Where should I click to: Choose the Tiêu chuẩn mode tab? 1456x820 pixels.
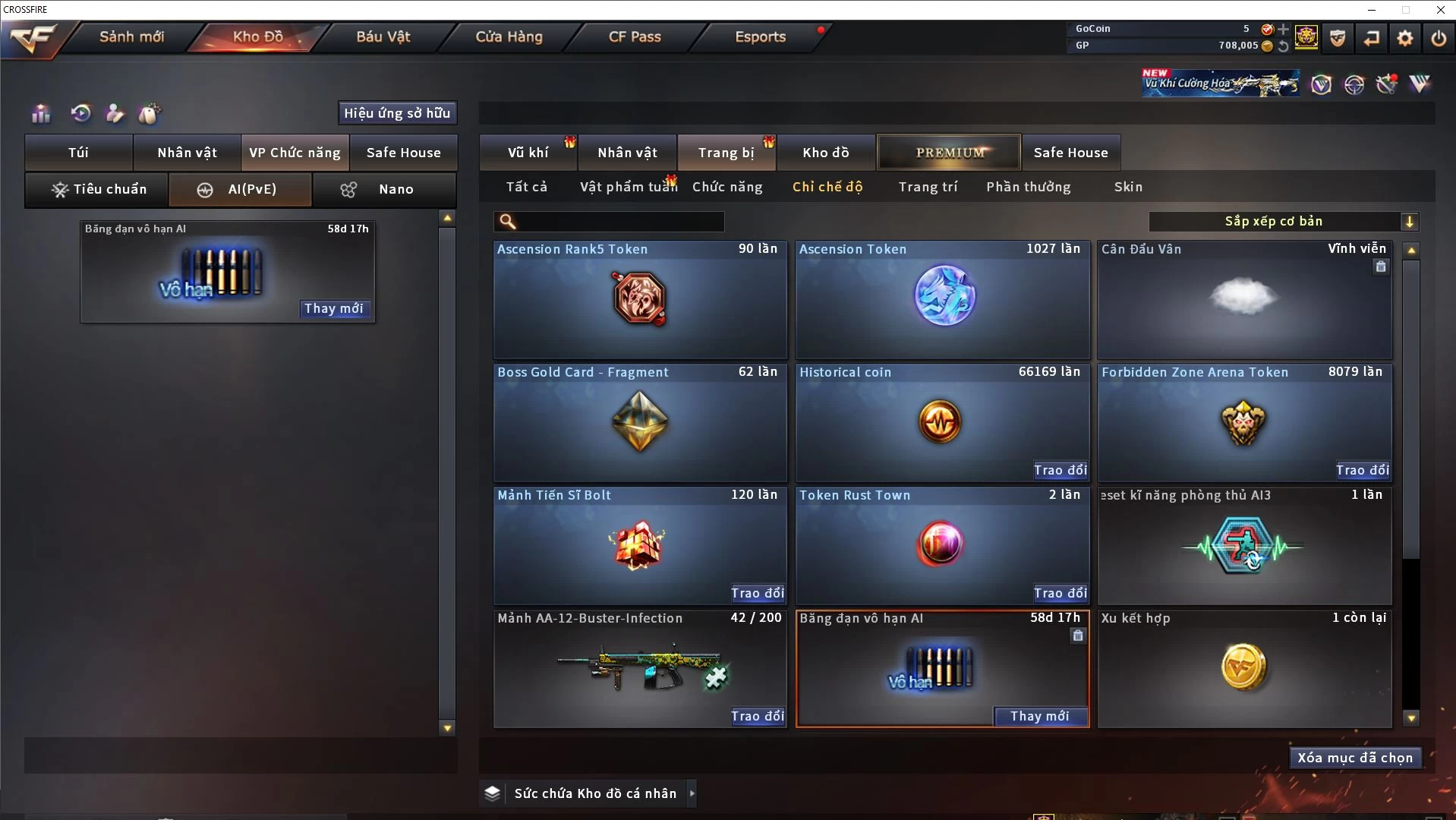click(x=97, y=189)
